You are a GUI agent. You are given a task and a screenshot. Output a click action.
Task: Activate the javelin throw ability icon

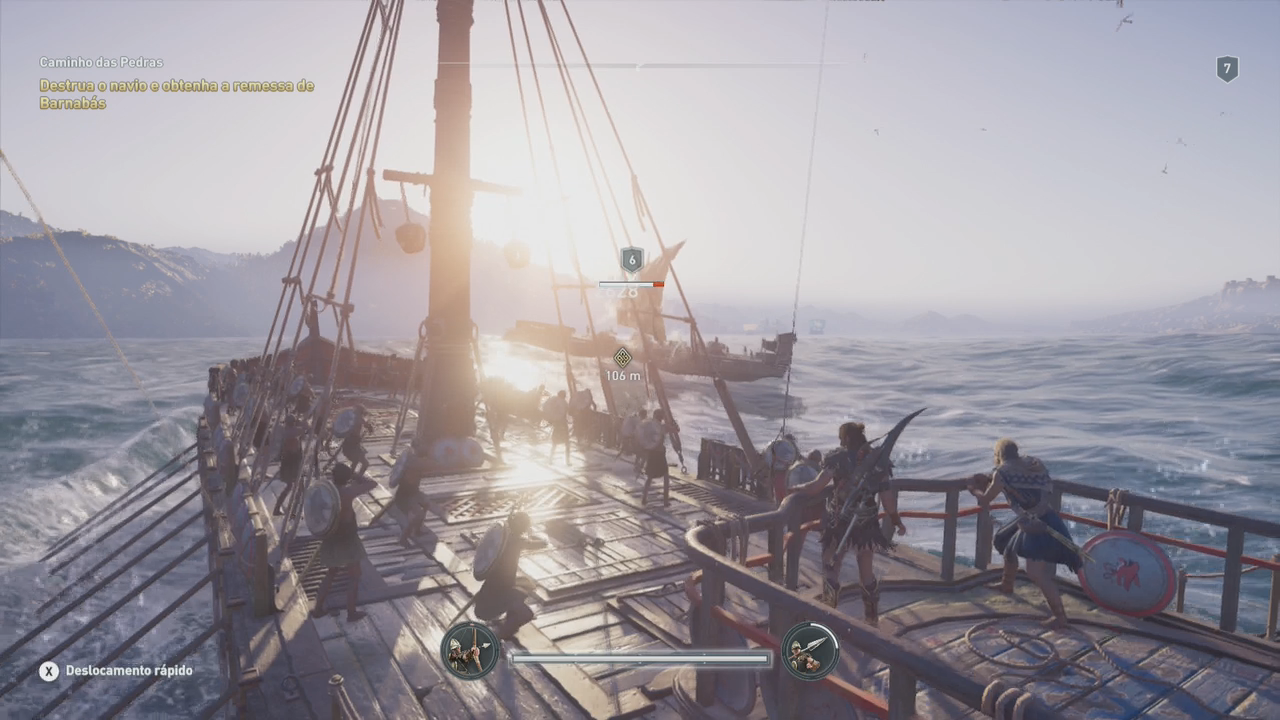click(x=809, y=651)
